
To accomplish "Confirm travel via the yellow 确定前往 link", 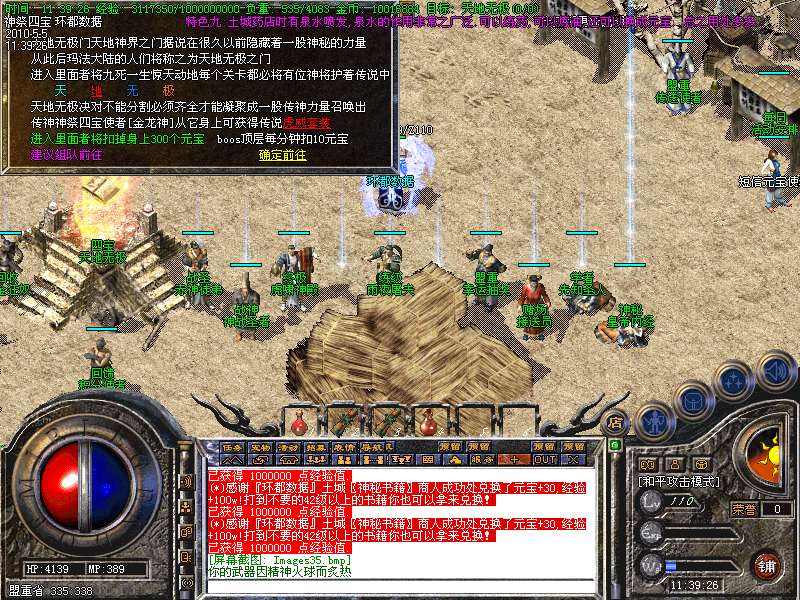I will [x=282, y=154].
